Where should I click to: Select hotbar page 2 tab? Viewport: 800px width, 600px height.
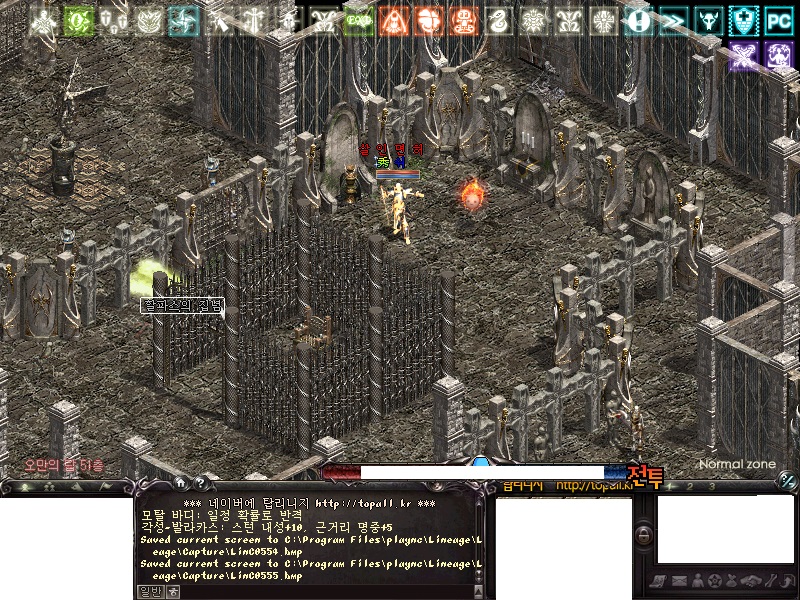tap(690, 487)
